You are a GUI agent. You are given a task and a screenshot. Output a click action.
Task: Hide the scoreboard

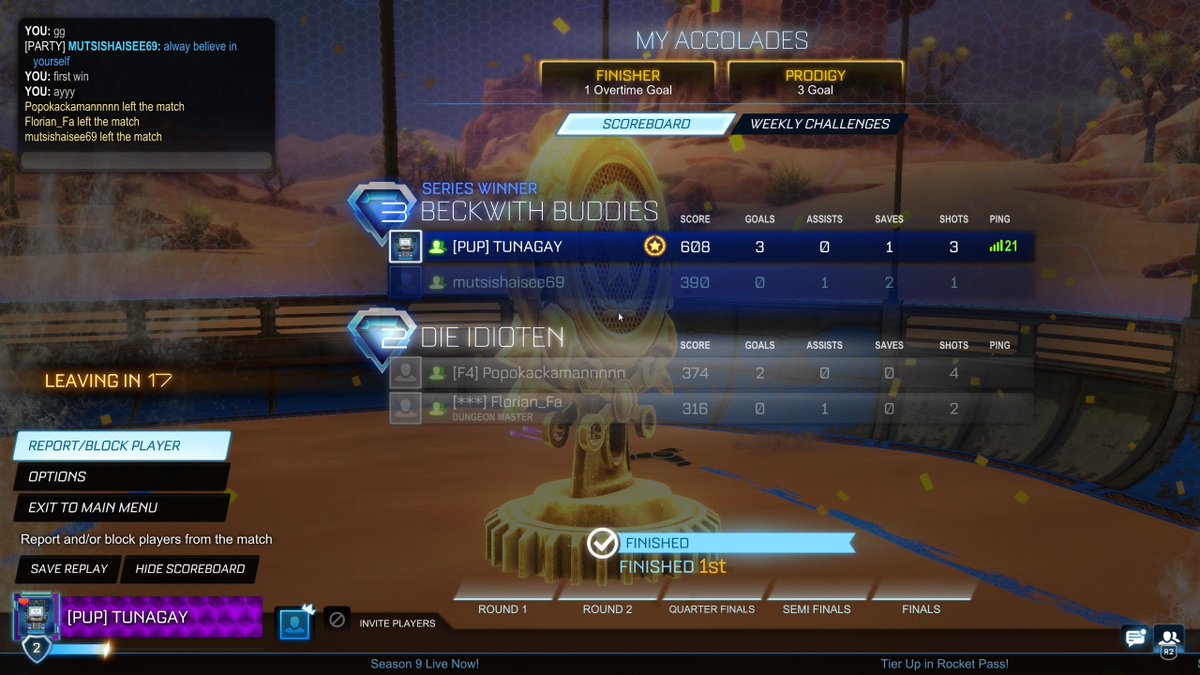pyautogui.click(x=190, y=569)
